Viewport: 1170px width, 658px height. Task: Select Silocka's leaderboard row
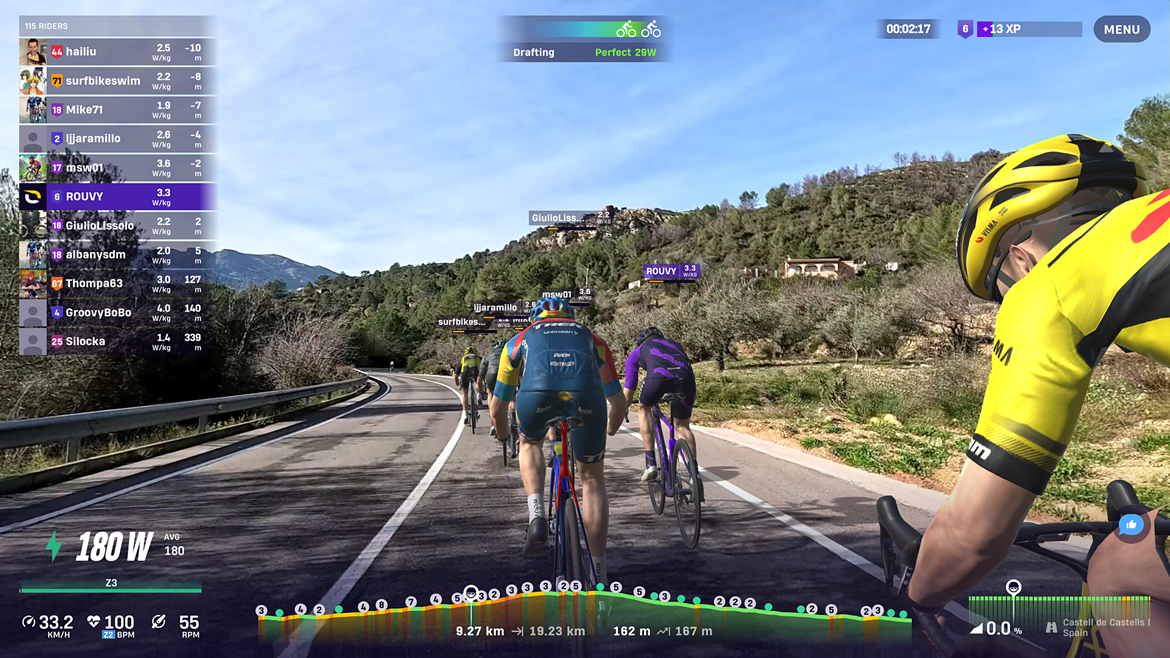[117, 342]
